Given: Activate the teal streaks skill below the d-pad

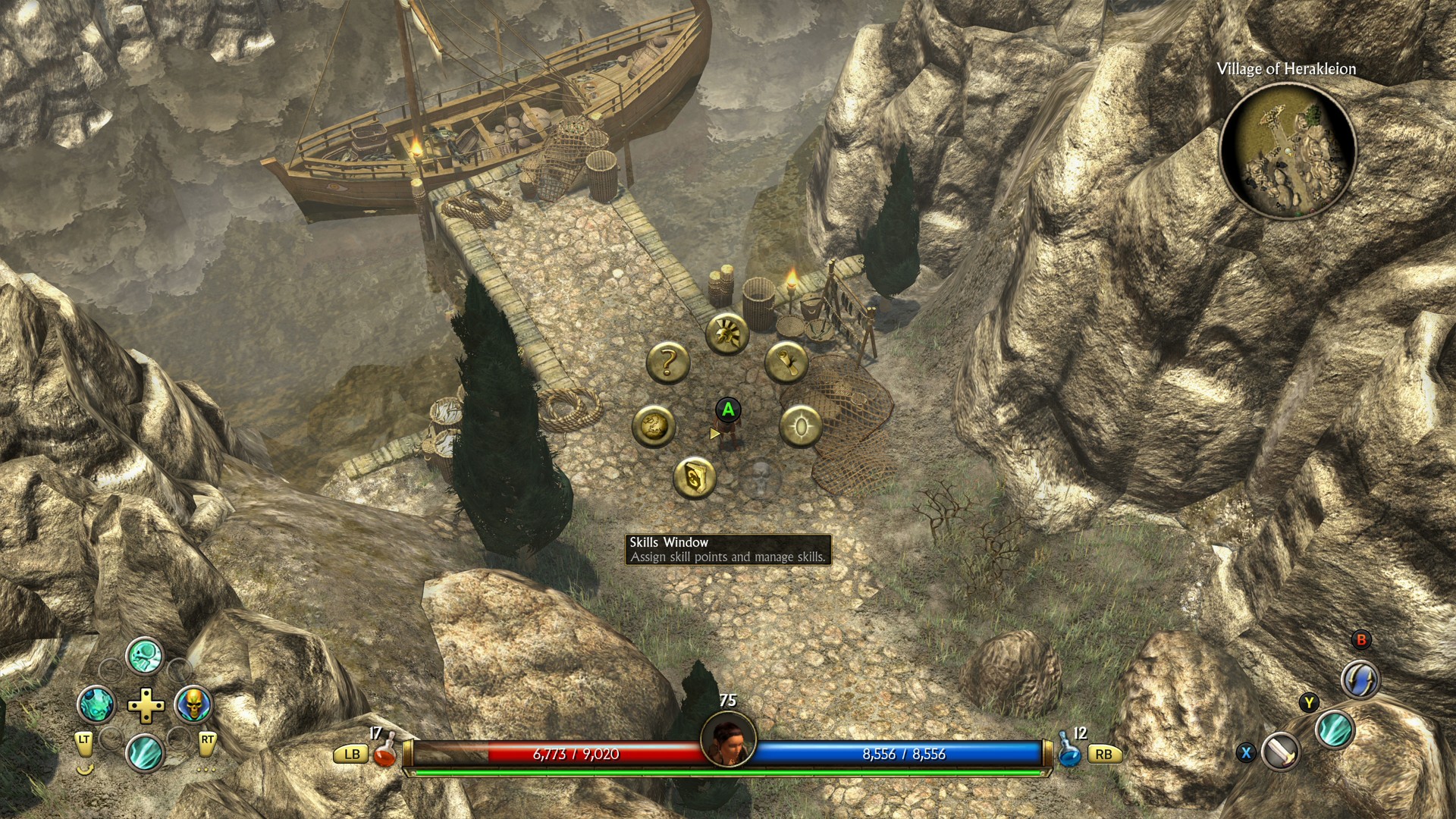Looking at the screenshot, I should [x=144, y=753].
